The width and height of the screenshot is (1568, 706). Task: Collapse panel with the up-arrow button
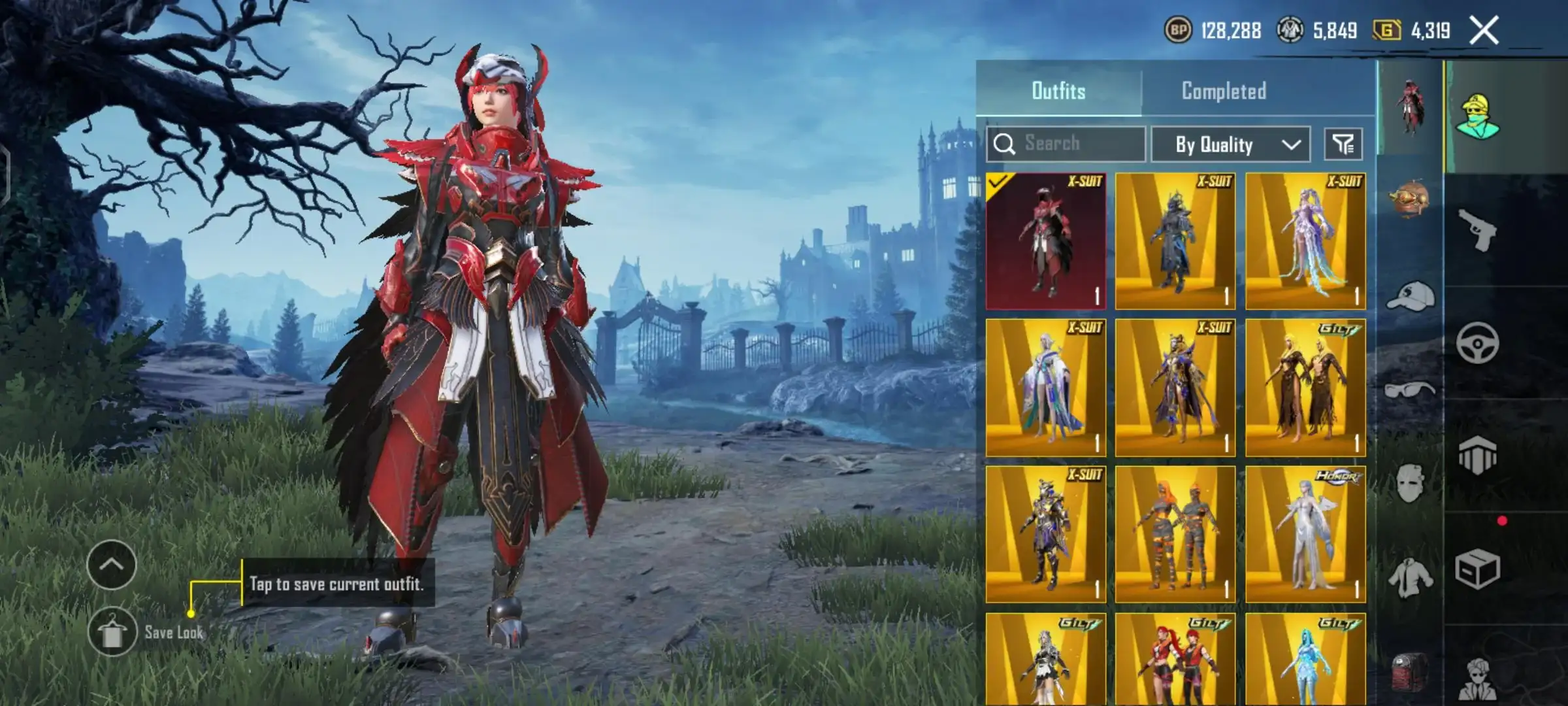112,565
